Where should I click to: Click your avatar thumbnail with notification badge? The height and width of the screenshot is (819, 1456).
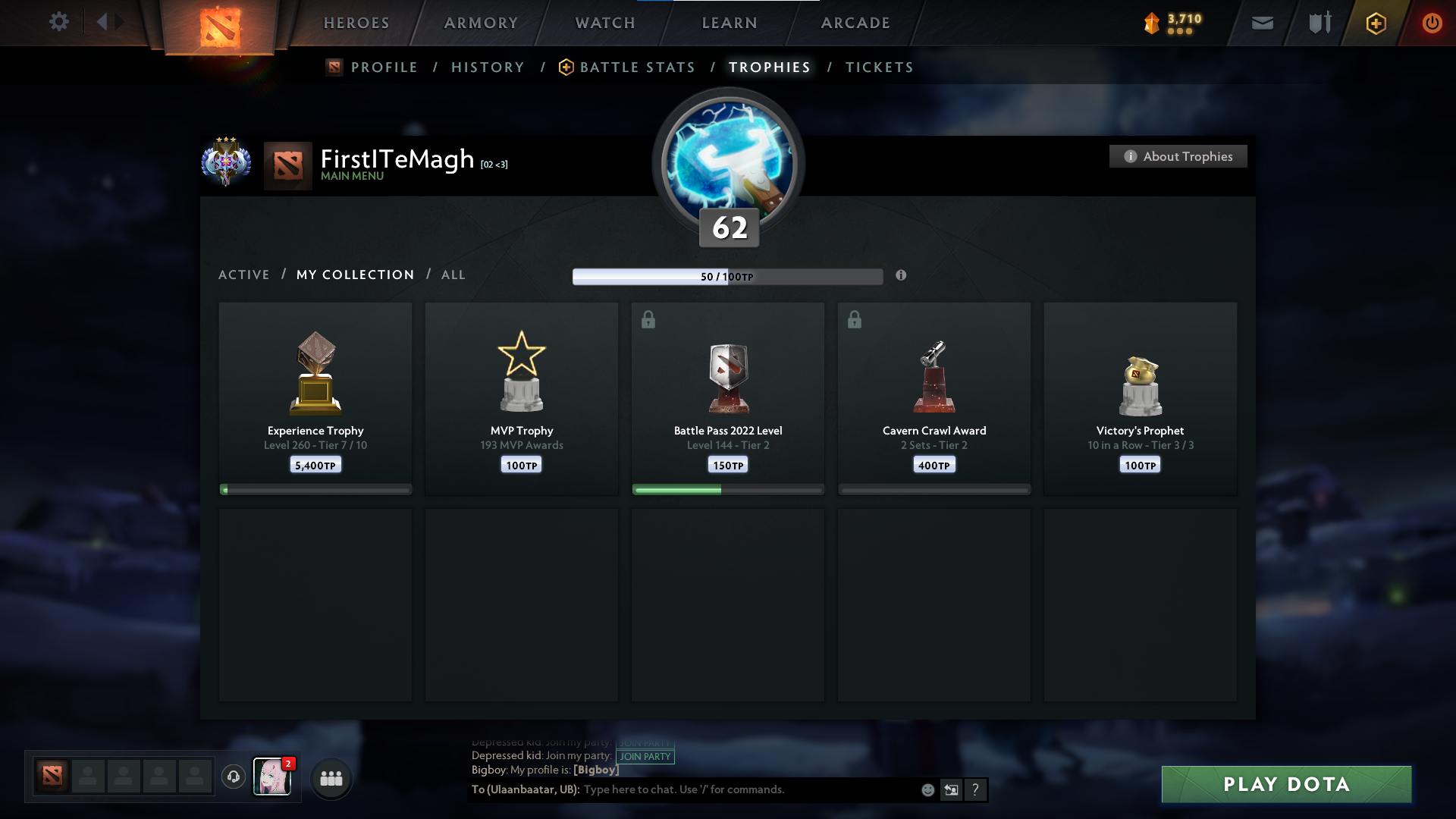pyautogui.click(x=272, y=778)
